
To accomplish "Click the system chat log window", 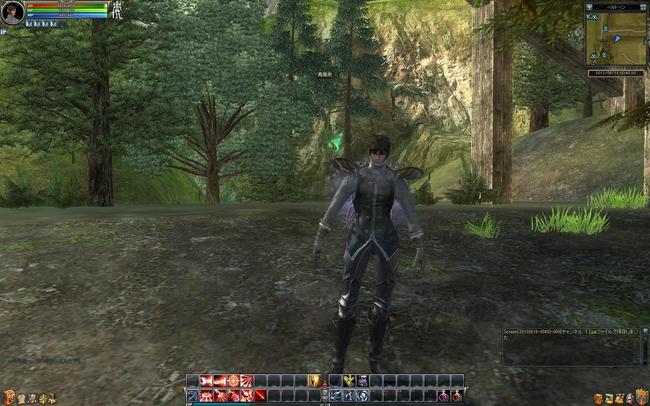I will coord(573,345).
